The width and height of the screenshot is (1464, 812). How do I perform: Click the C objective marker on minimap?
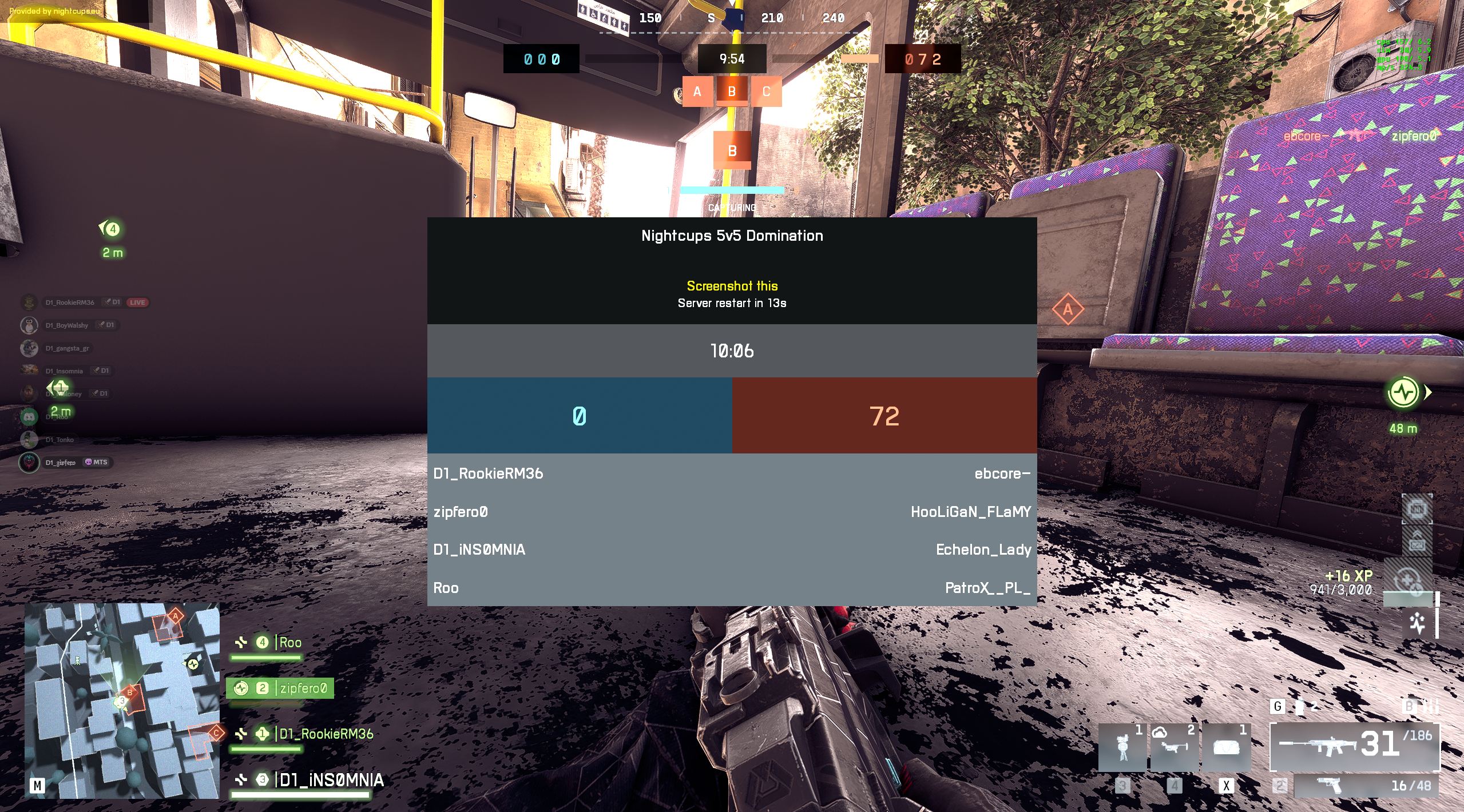(216, 733)
